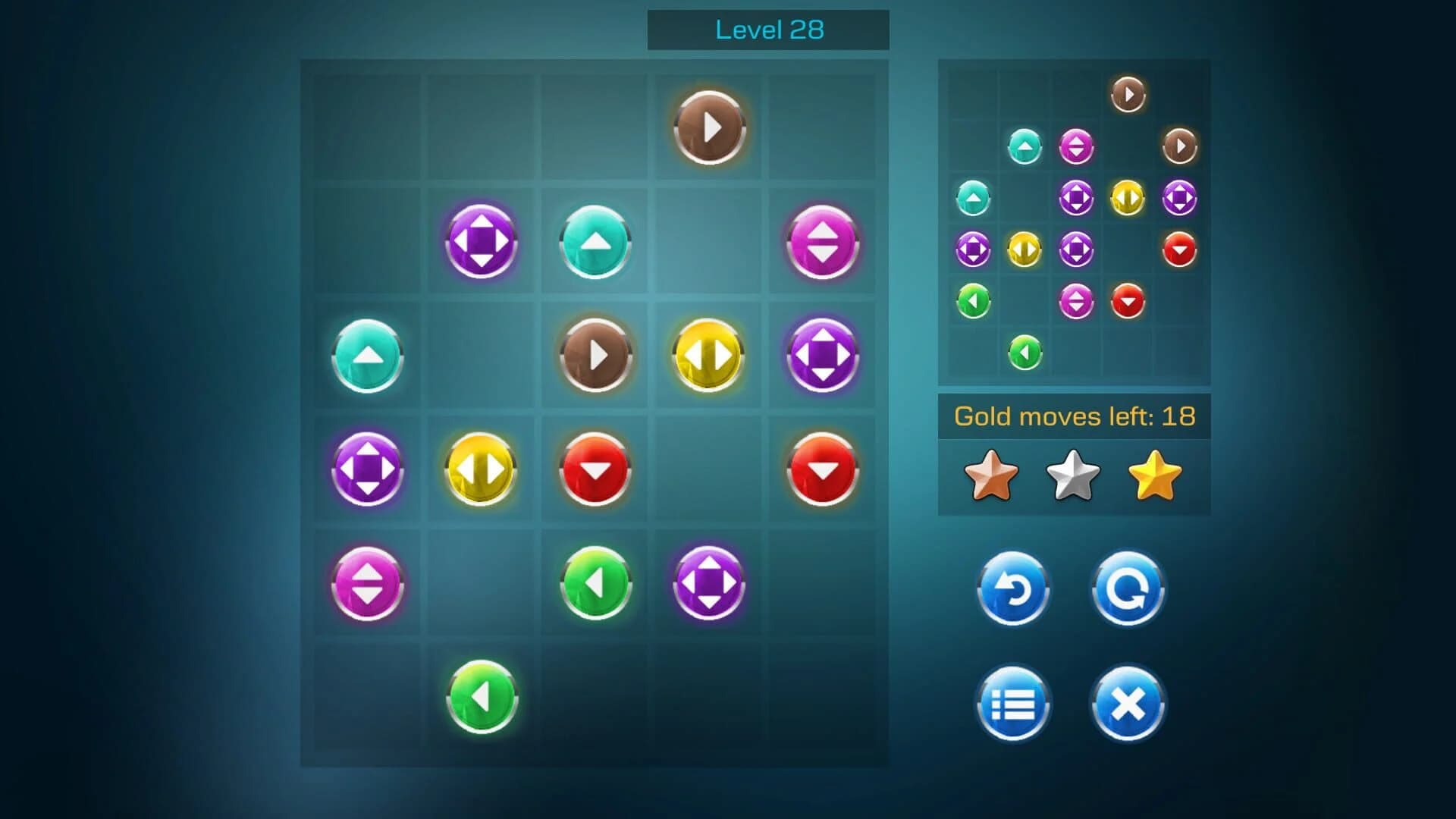Viewport: 1456px width, 819px height.
Task: Select the magenta up-down arrow orb on right side
Action: pos(822,241)
